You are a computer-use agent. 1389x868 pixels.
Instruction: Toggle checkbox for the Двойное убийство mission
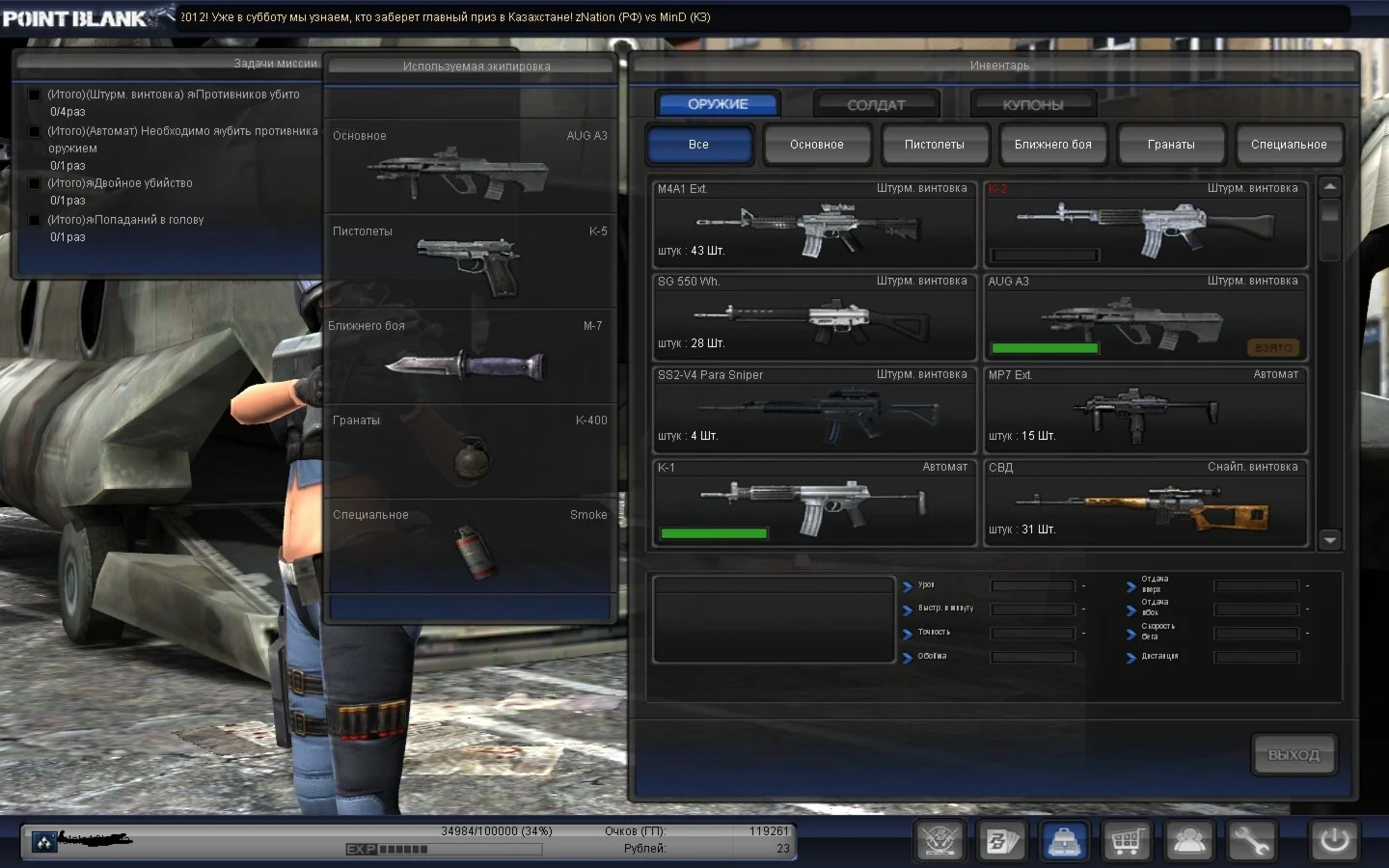coord(35,183)
